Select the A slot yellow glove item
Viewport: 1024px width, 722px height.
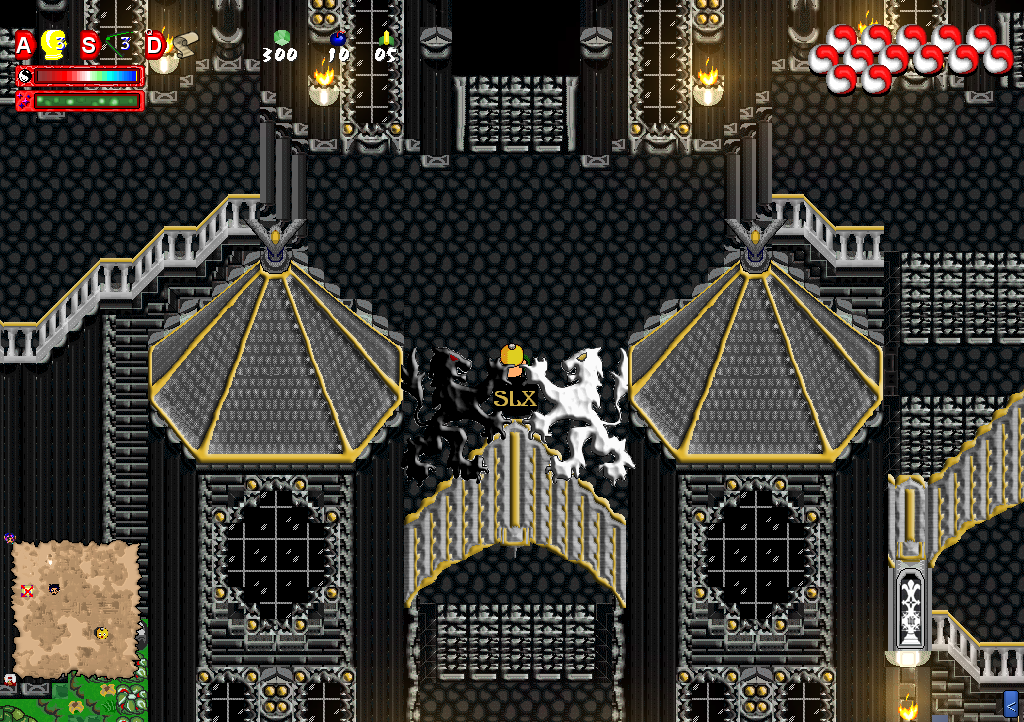55,45
